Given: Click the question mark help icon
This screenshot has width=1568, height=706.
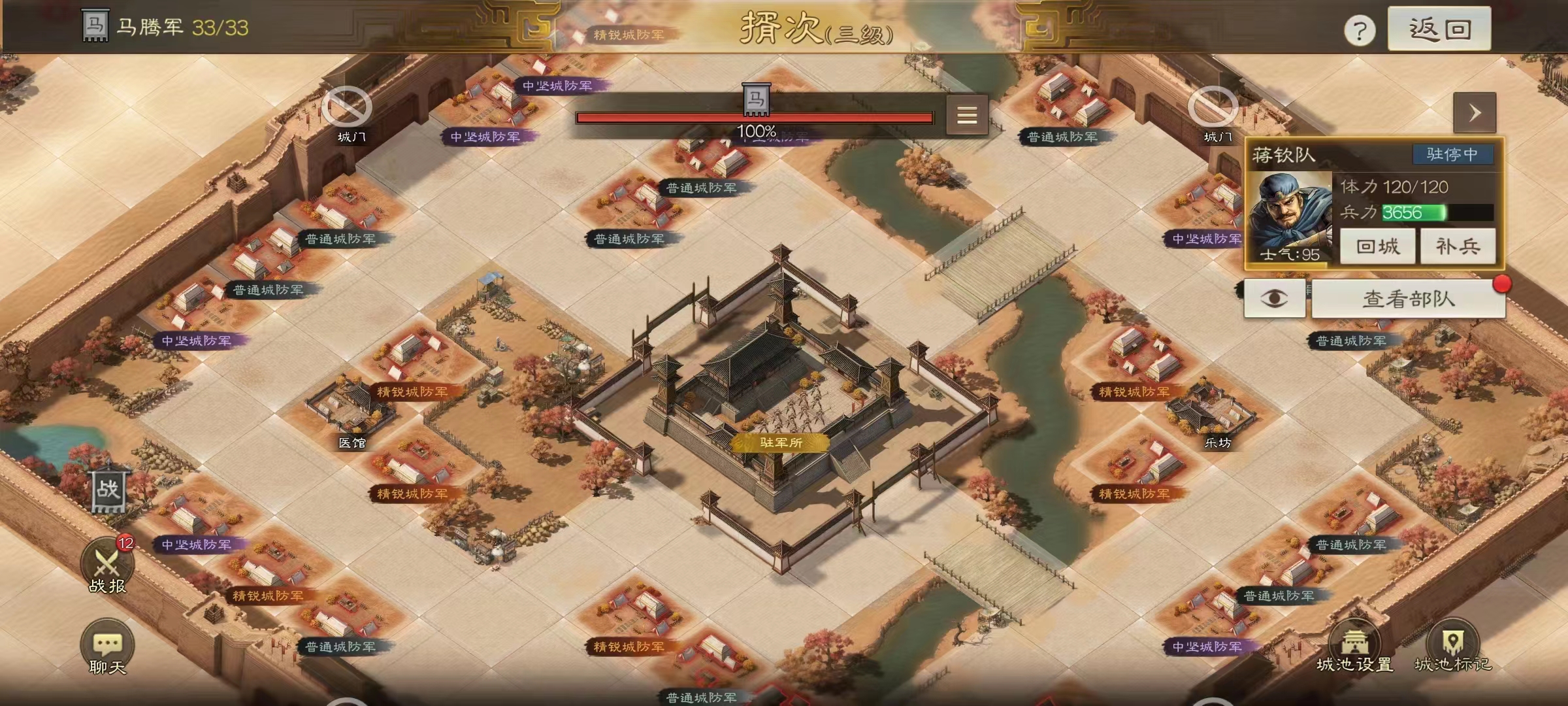Looking at the screenshot, I should pyautogui.click(x=1361, y=29).
